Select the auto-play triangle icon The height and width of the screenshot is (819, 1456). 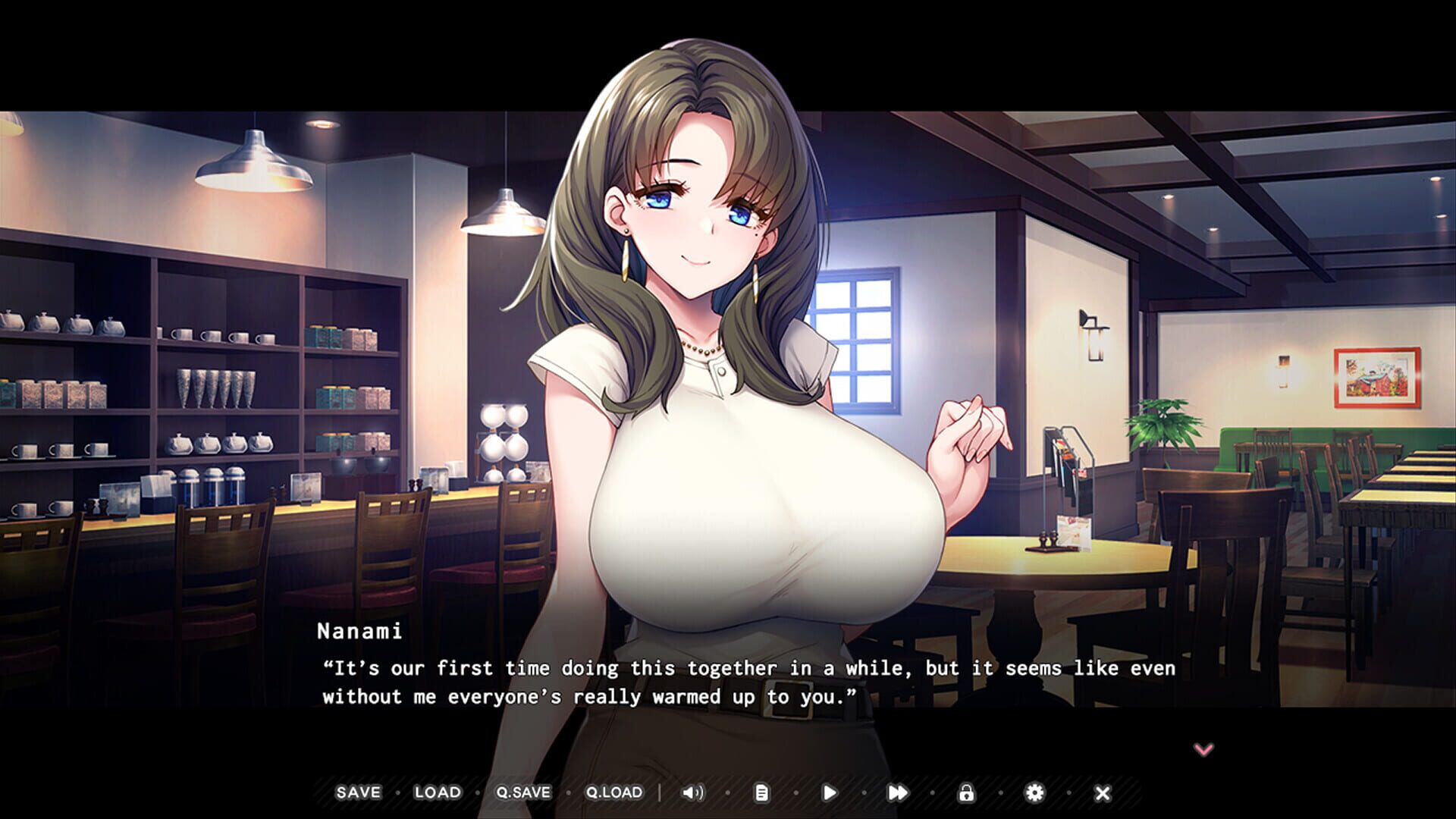pyautogui.click(x=830, y=792)
